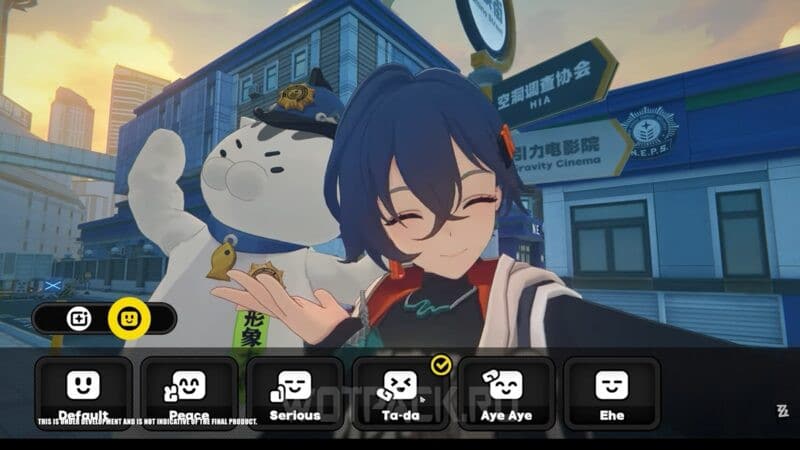Screen dimensions: 800x450
Task: Apply the Ehe expression
Action: [612, 392]
